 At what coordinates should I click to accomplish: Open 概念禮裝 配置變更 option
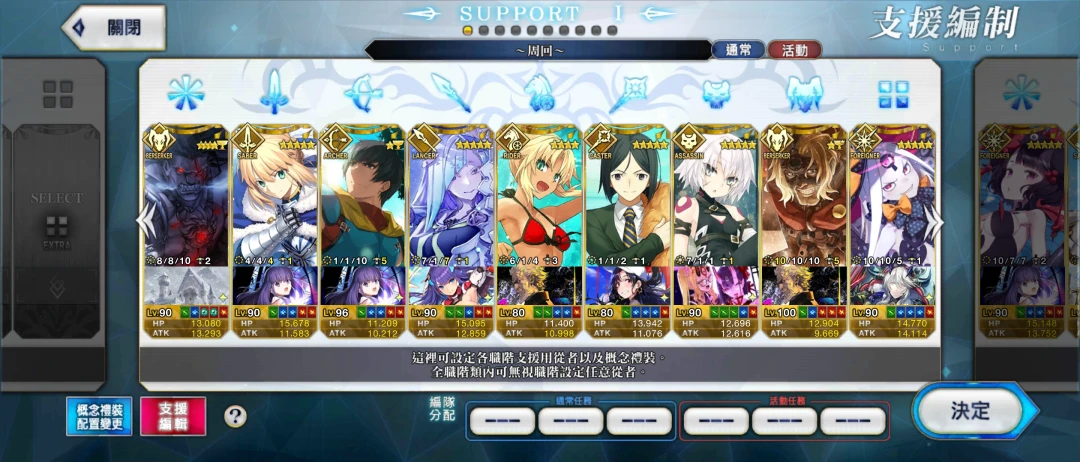click(99, 416)
